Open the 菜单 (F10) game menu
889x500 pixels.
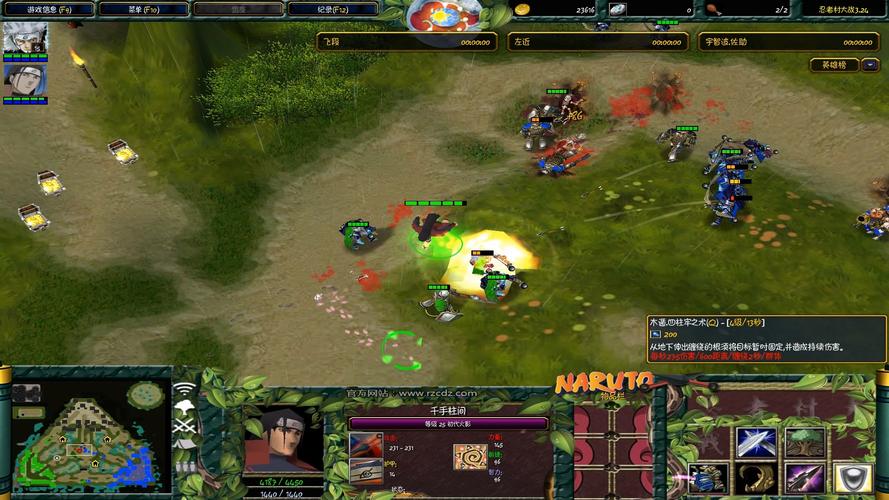[144, 9]
